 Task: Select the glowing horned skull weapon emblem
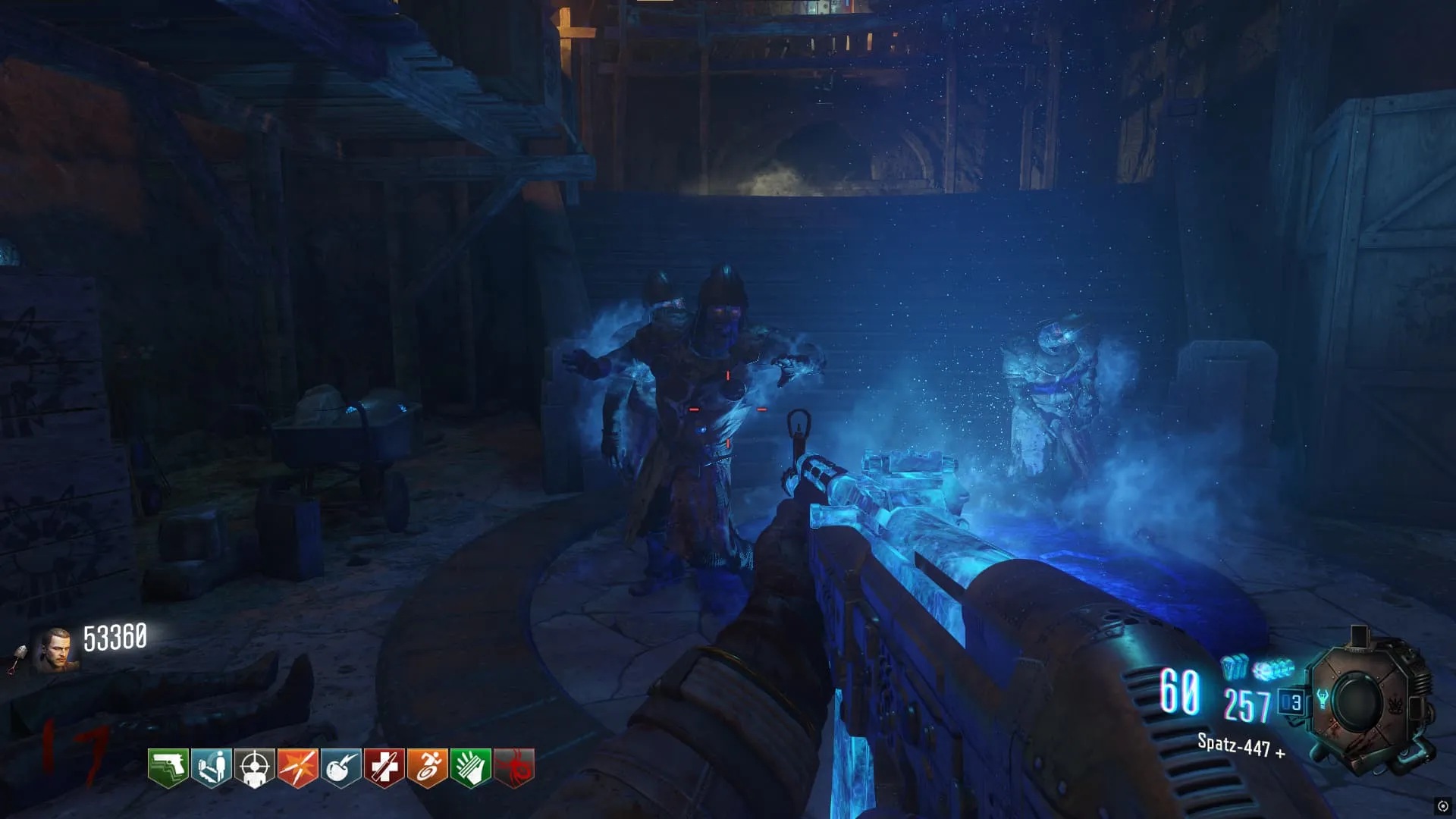pos(1323,699)
